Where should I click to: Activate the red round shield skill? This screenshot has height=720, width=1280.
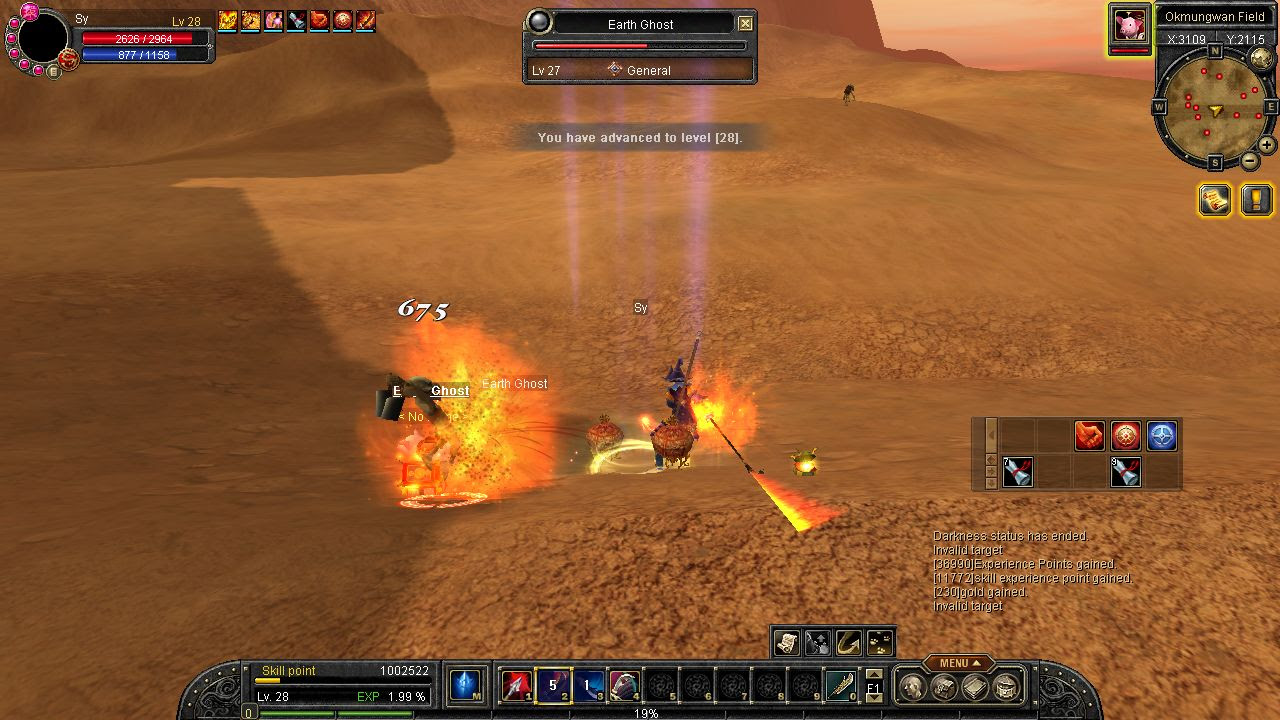click(x=1126, y=436)
